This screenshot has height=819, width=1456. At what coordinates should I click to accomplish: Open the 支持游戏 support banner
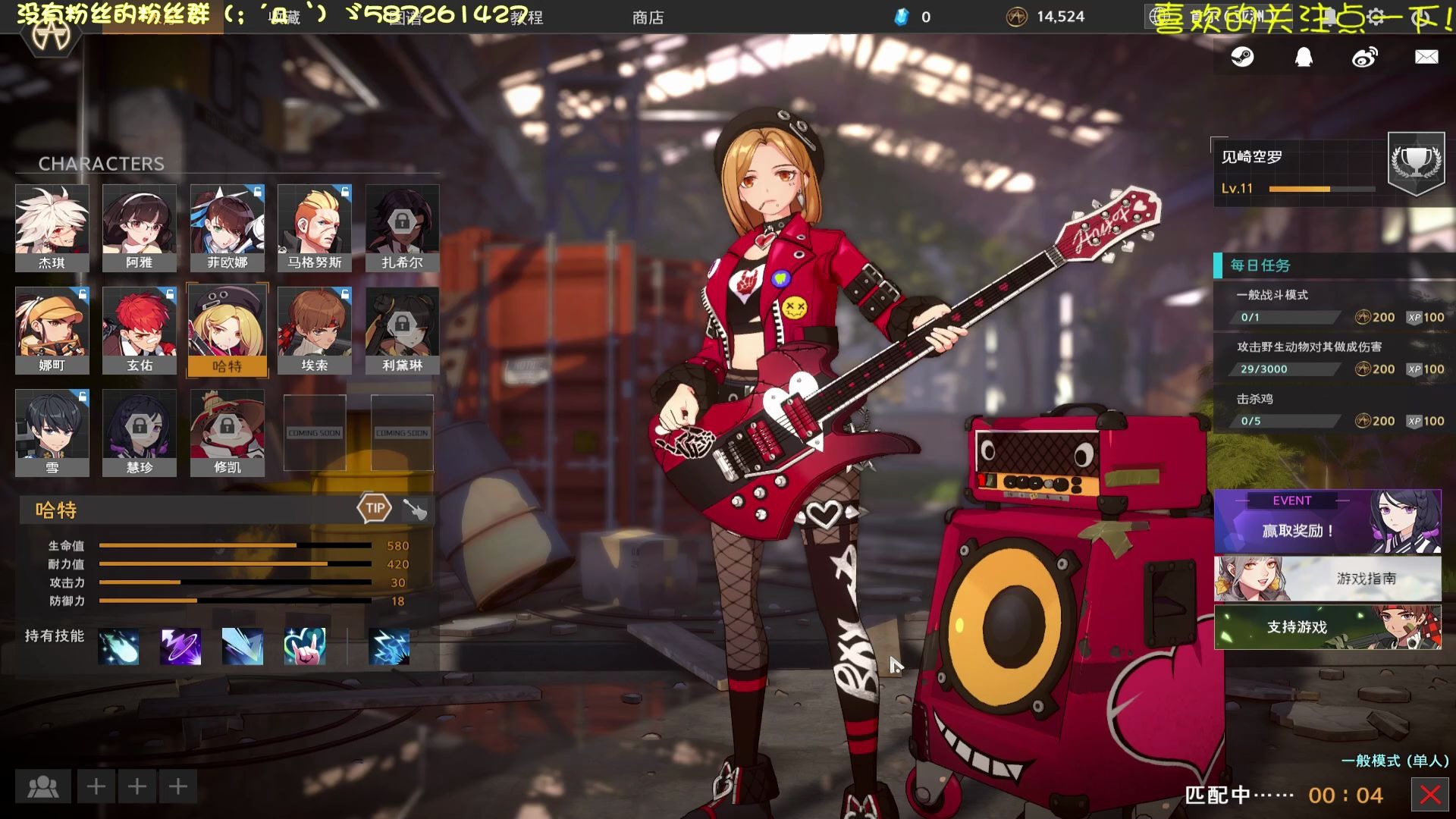tap(1327, 627)
